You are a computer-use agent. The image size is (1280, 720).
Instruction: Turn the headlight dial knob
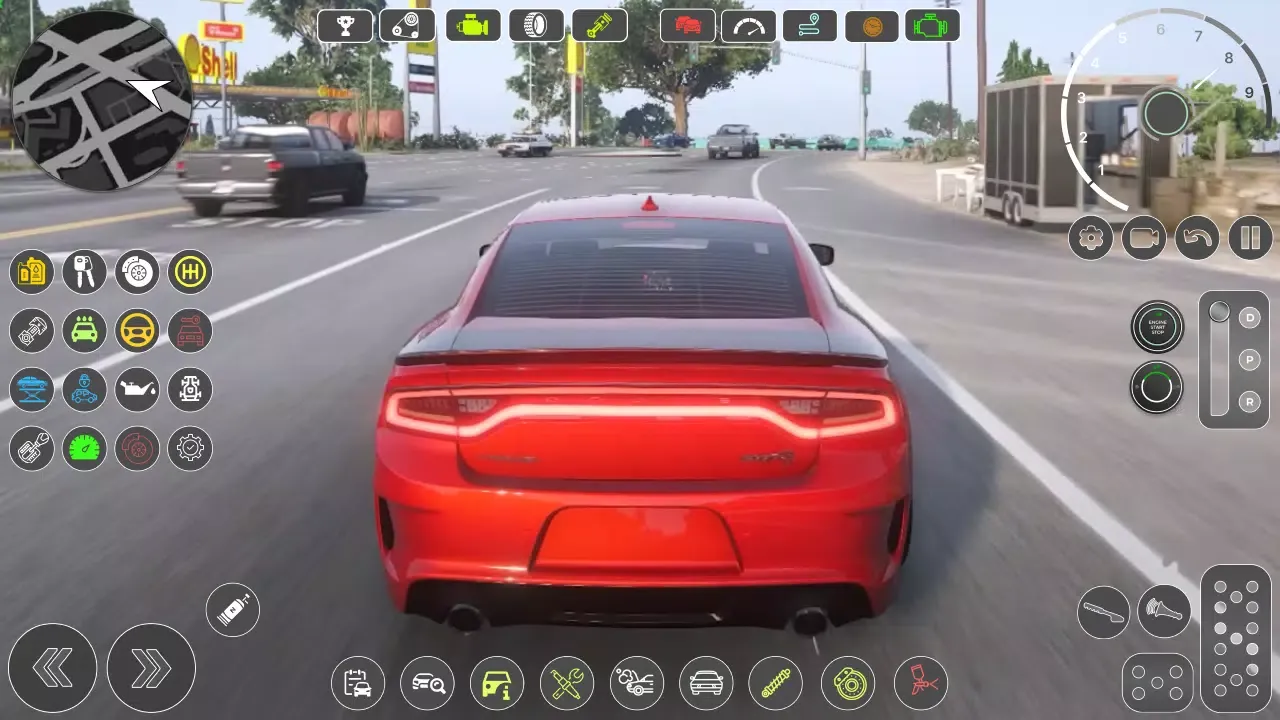pyautogui.click(x=1157, y=388)
